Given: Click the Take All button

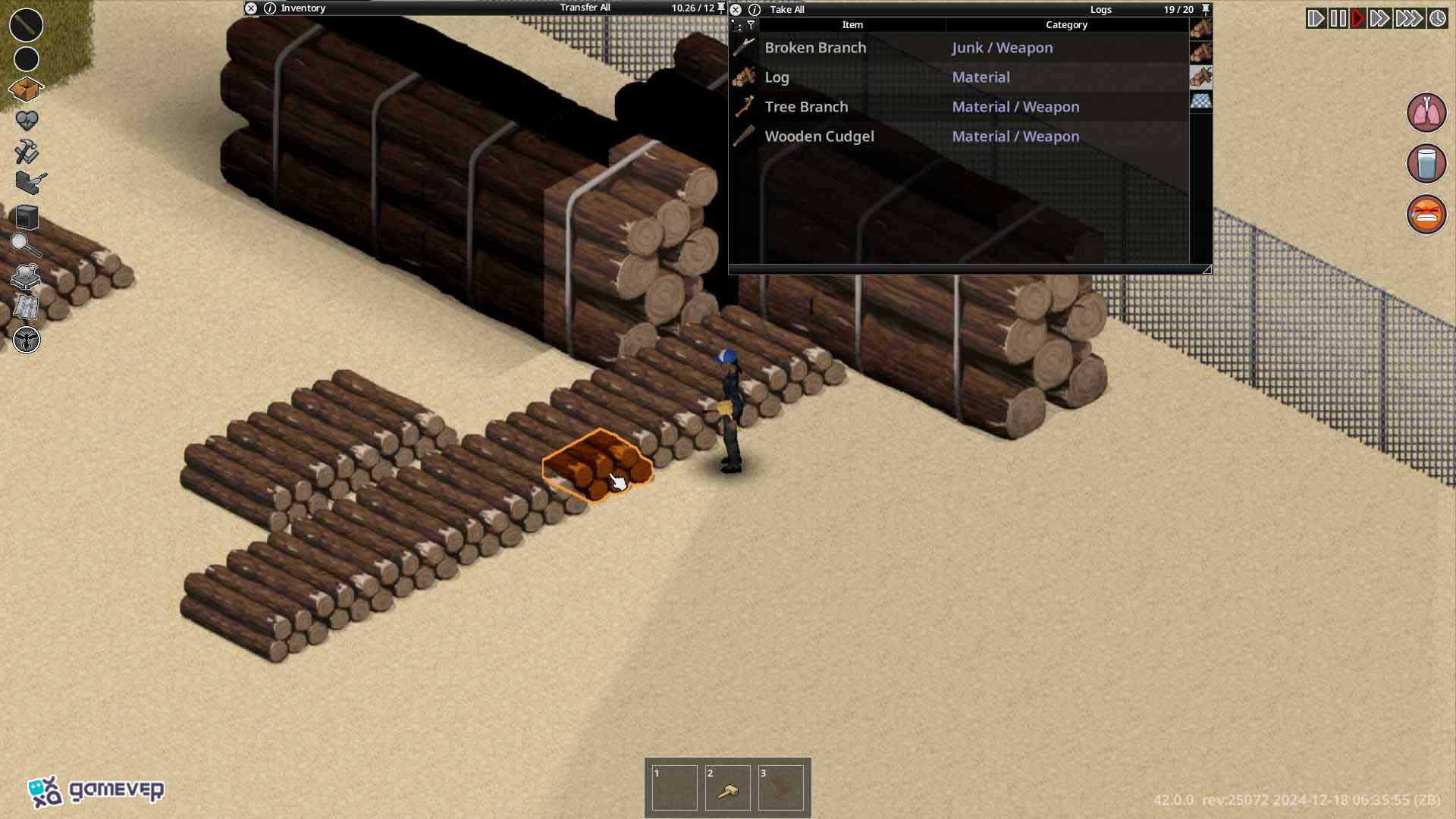Looking at the screenshot, I should coord(787,9).
